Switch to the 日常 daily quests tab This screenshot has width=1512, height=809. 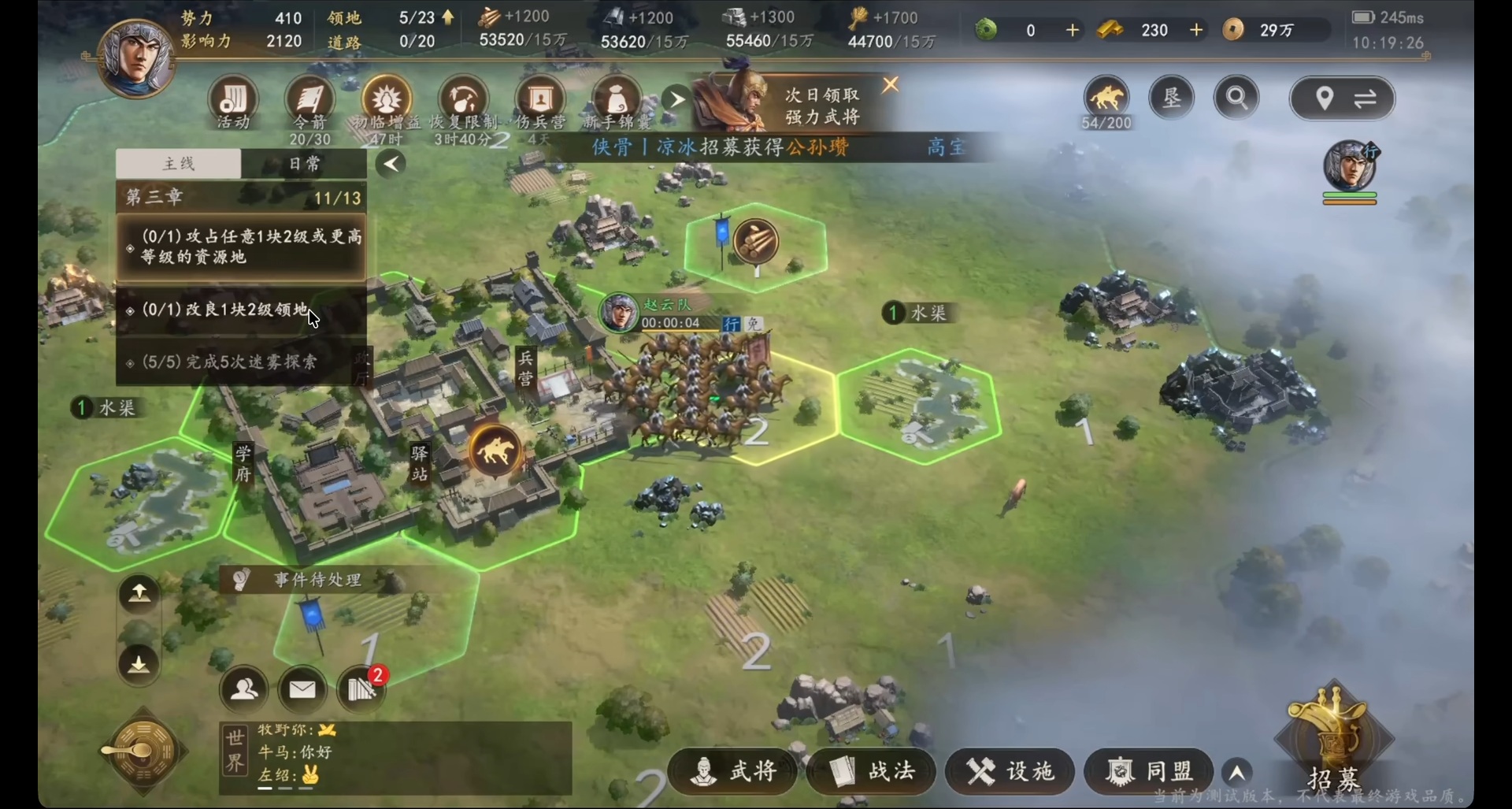tap(304, 164)
